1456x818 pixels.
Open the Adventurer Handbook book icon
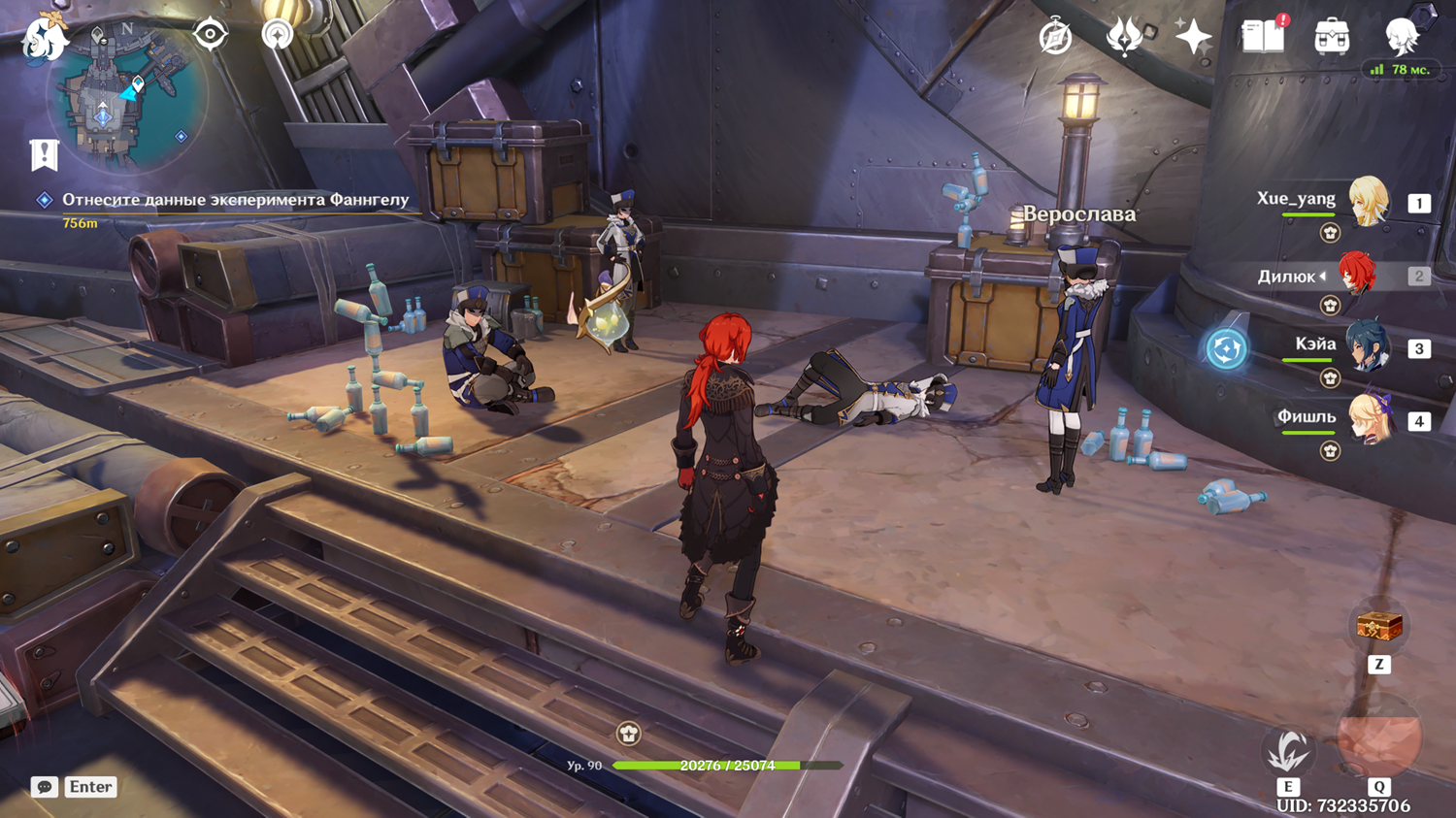[1263, 37]
